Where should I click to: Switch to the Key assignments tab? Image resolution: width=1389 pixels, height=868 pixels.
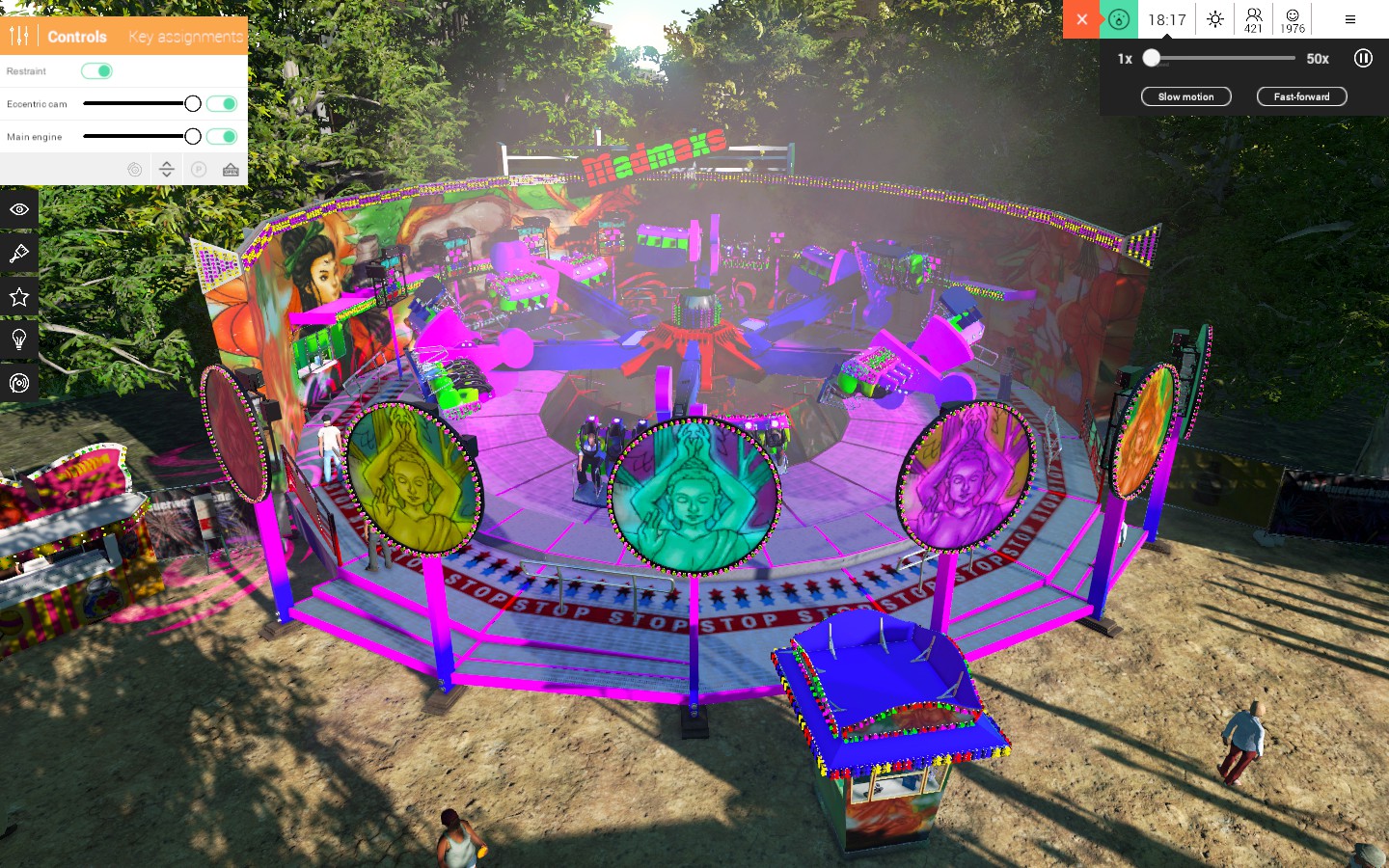coord(185,37)
